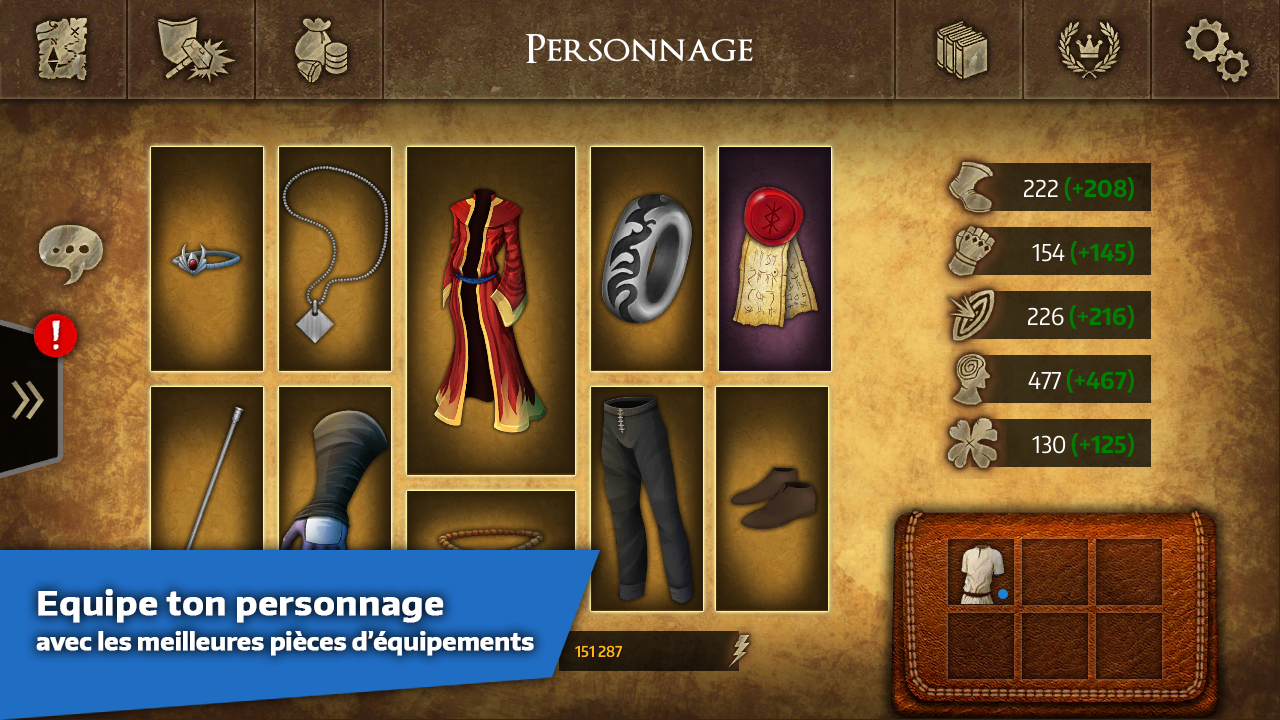Screen dimensions: 1280x720
Task: Open the chat speech bubble
Action: [x=70, y=251]
